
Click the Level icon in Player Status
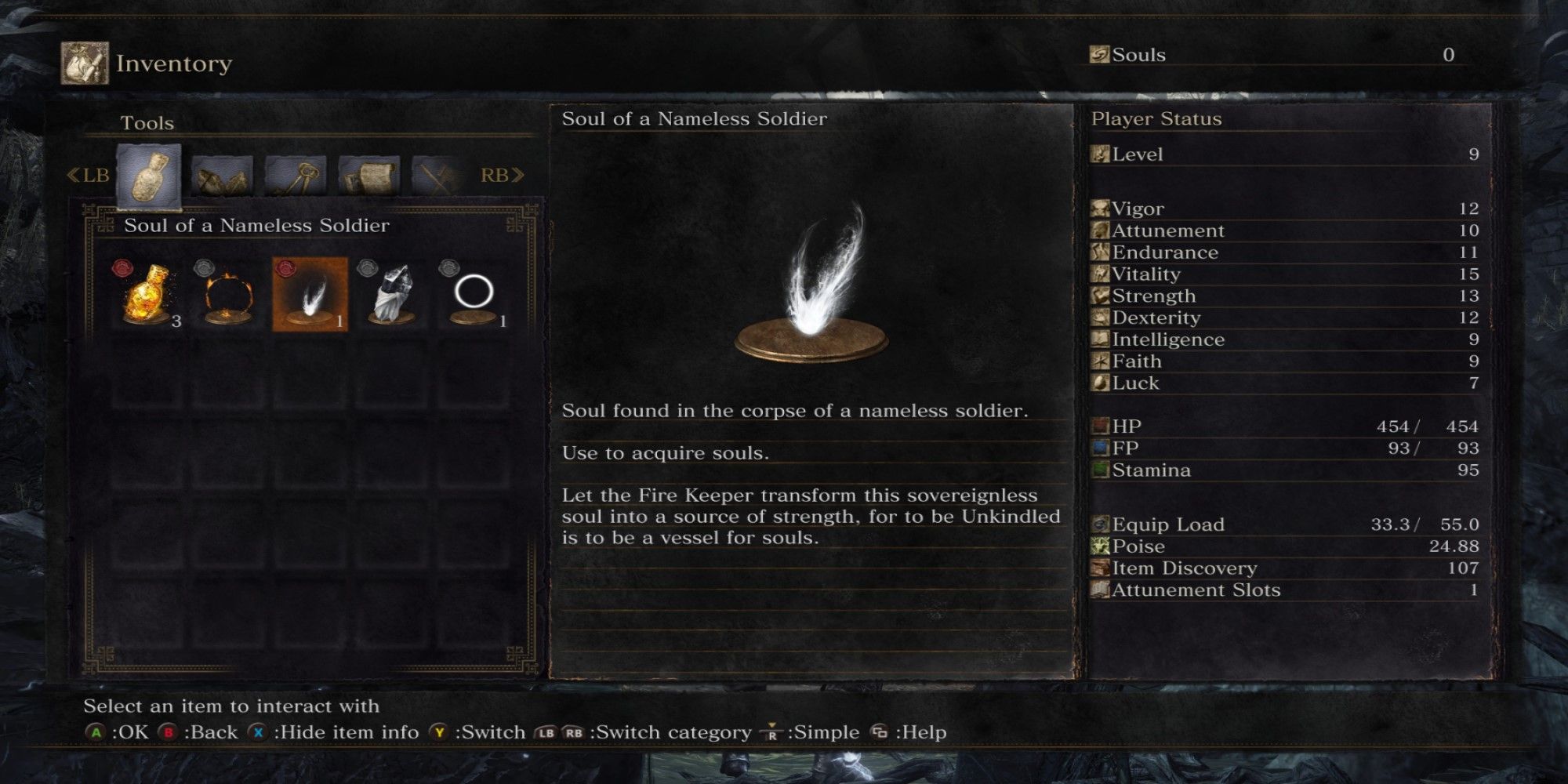(1102, 154)
